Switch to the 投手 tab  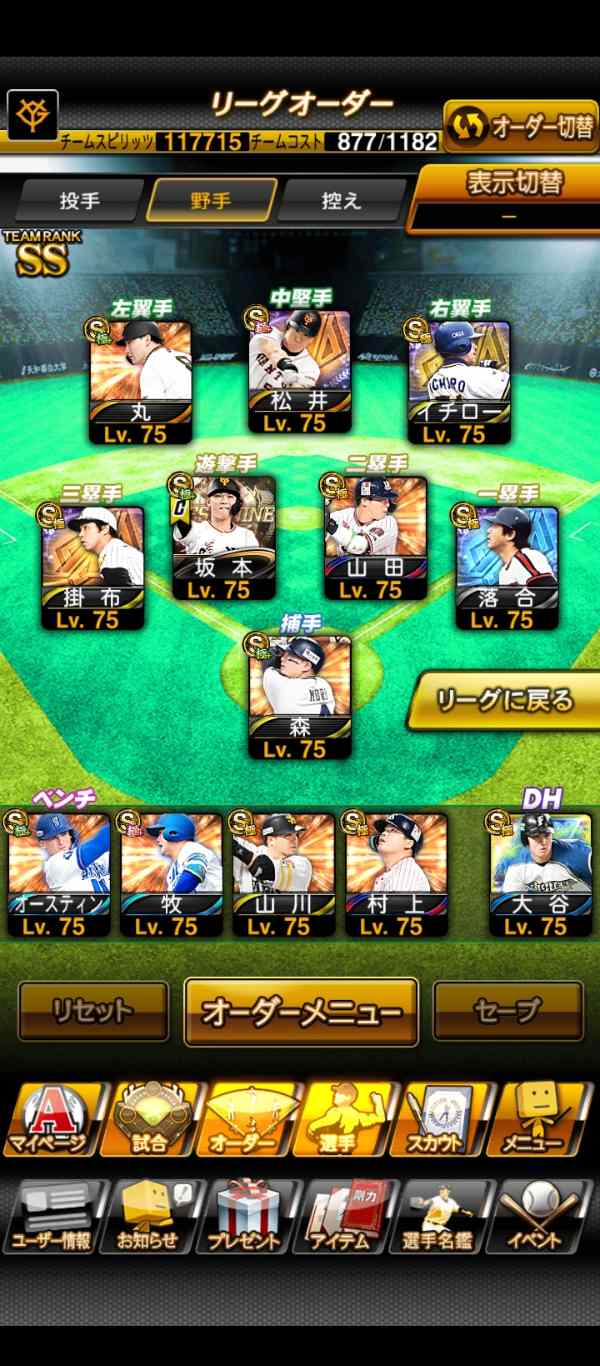pyautogui.click(x=80, y=200)
